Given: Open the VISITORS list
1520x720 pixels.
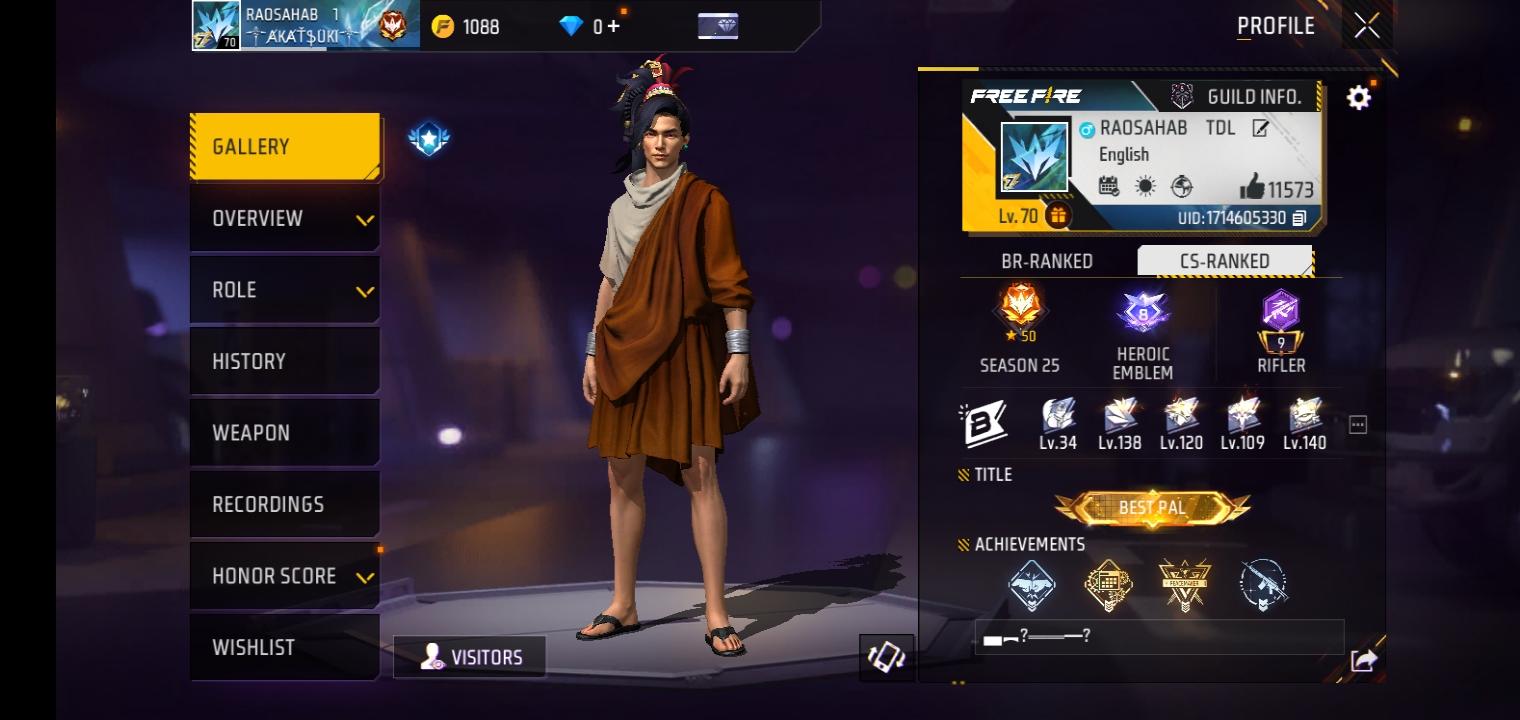Looking at the screenshot, I should pos(470,657).
